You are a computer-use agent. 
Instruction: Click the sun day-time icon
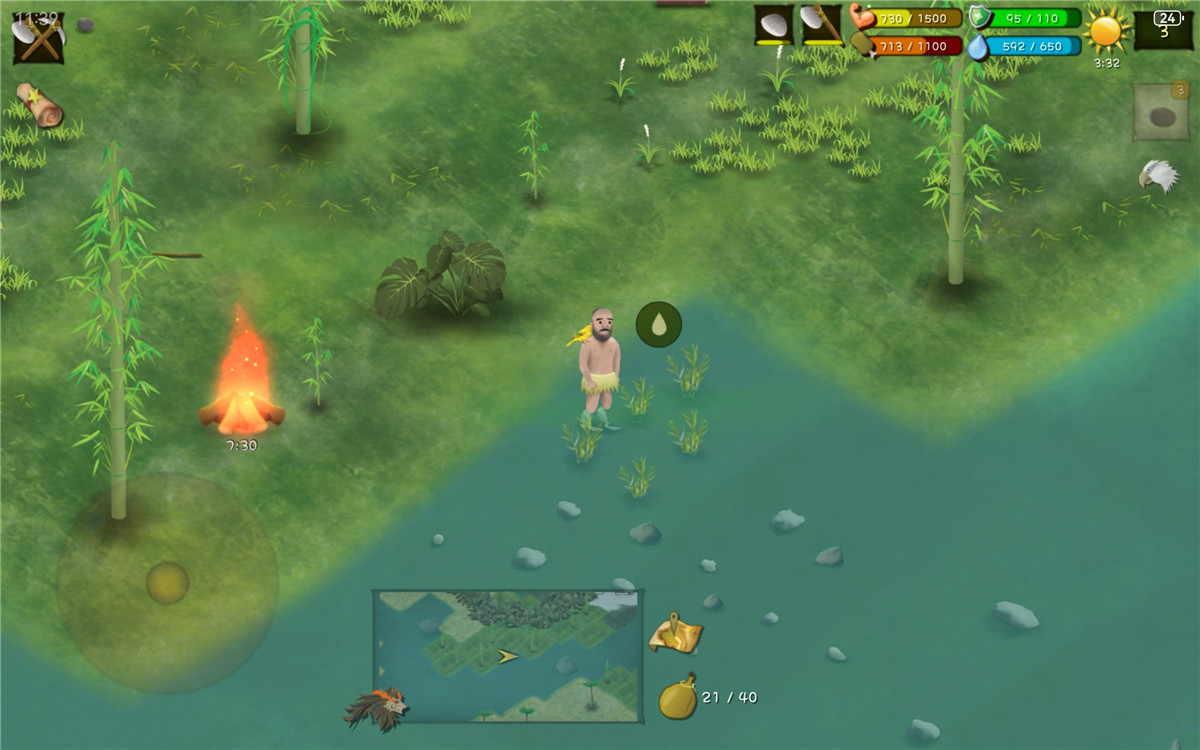(x=1106, y=32)
